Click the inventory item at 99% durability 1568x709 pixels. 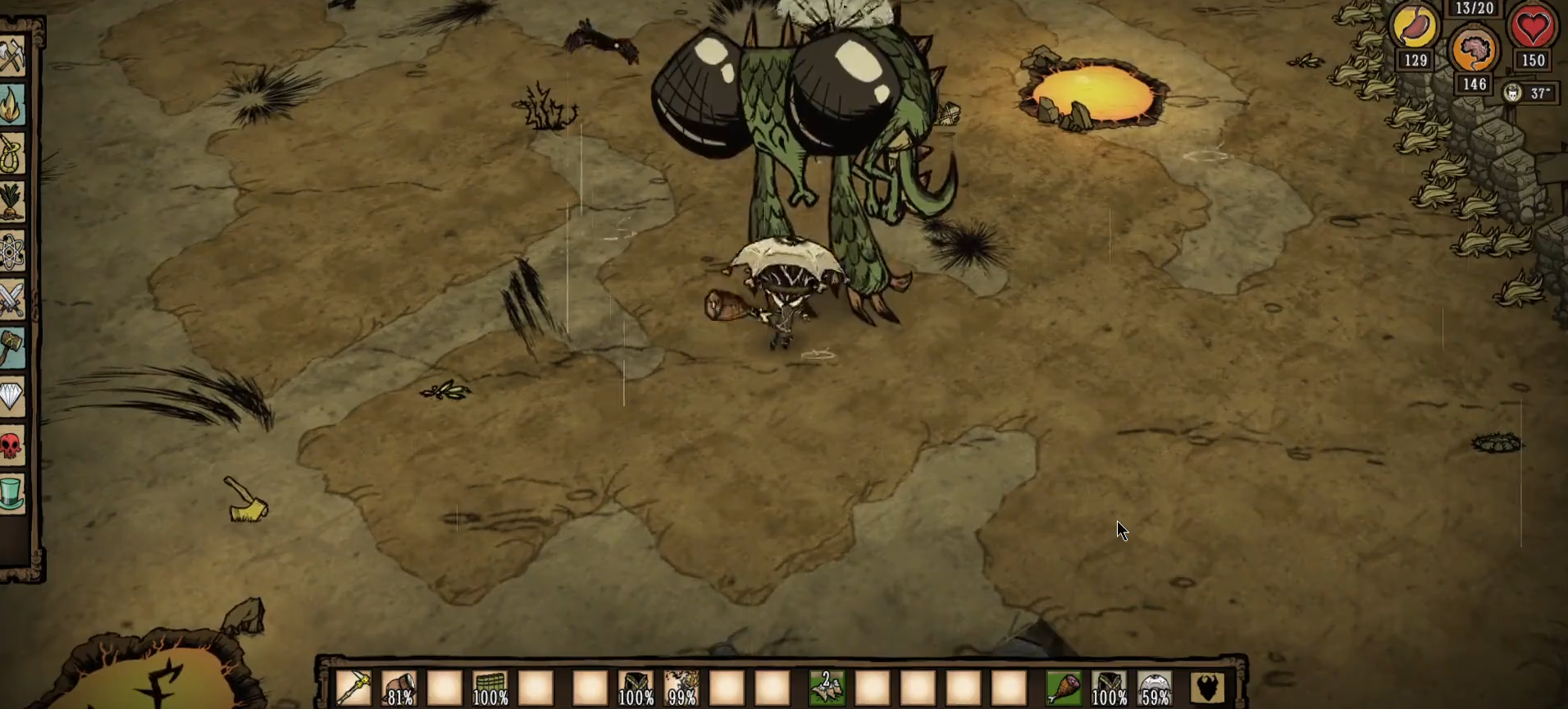click(x=681, y=688)
